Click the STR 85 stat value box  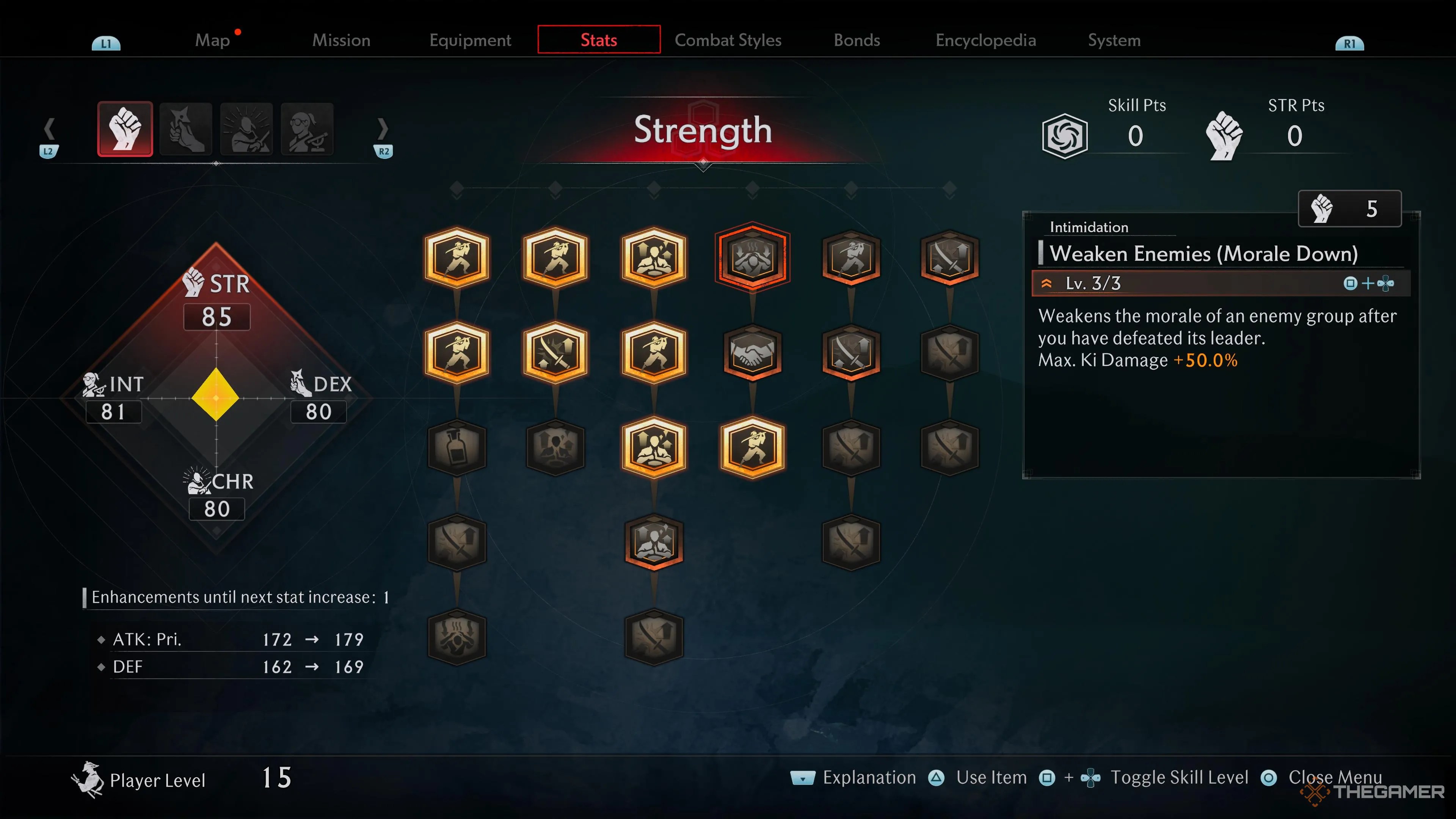click(x=217, y=317)
